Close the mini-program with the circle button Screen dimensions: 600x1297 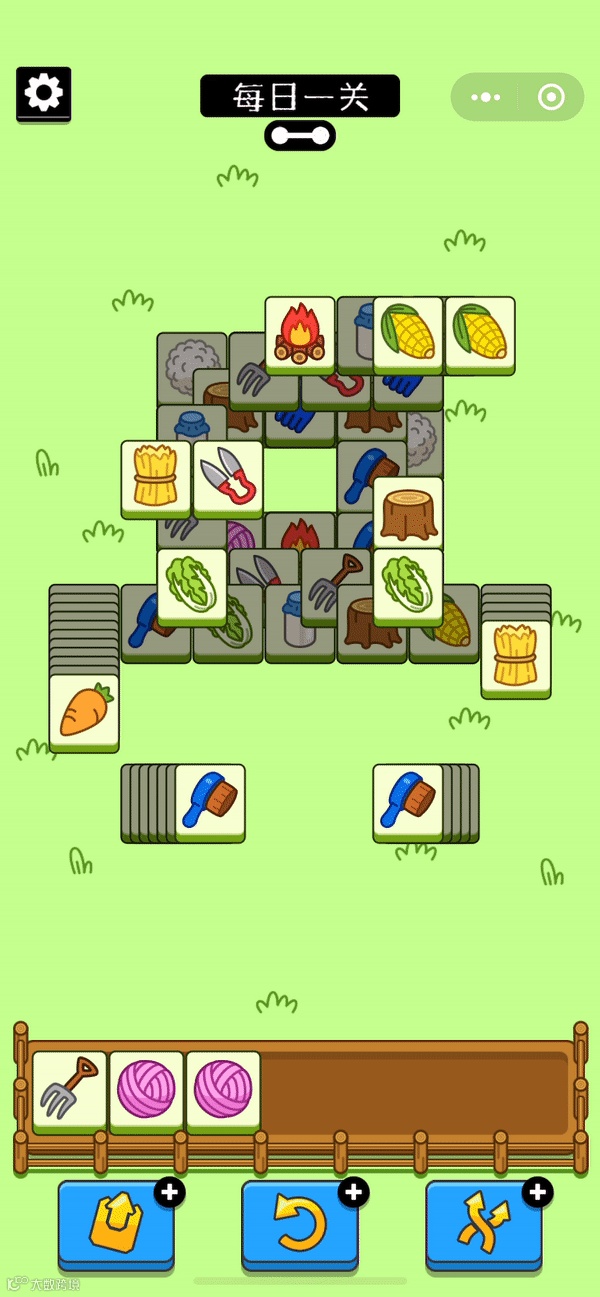click(551, 97)
